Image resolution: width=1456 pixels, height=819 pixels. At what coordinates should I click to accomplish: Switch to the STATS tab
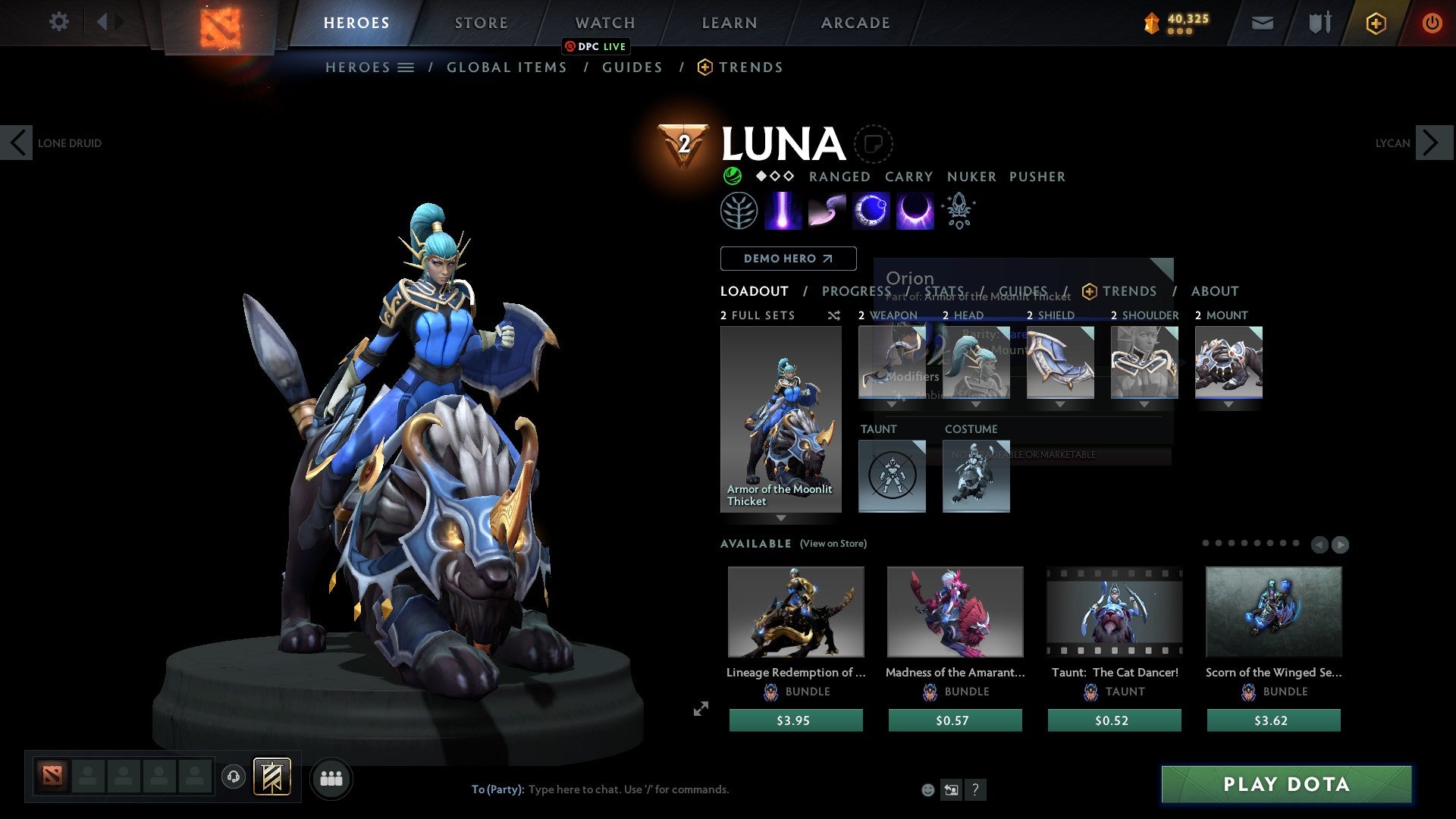pyautogui.click(x=945, y=291)
